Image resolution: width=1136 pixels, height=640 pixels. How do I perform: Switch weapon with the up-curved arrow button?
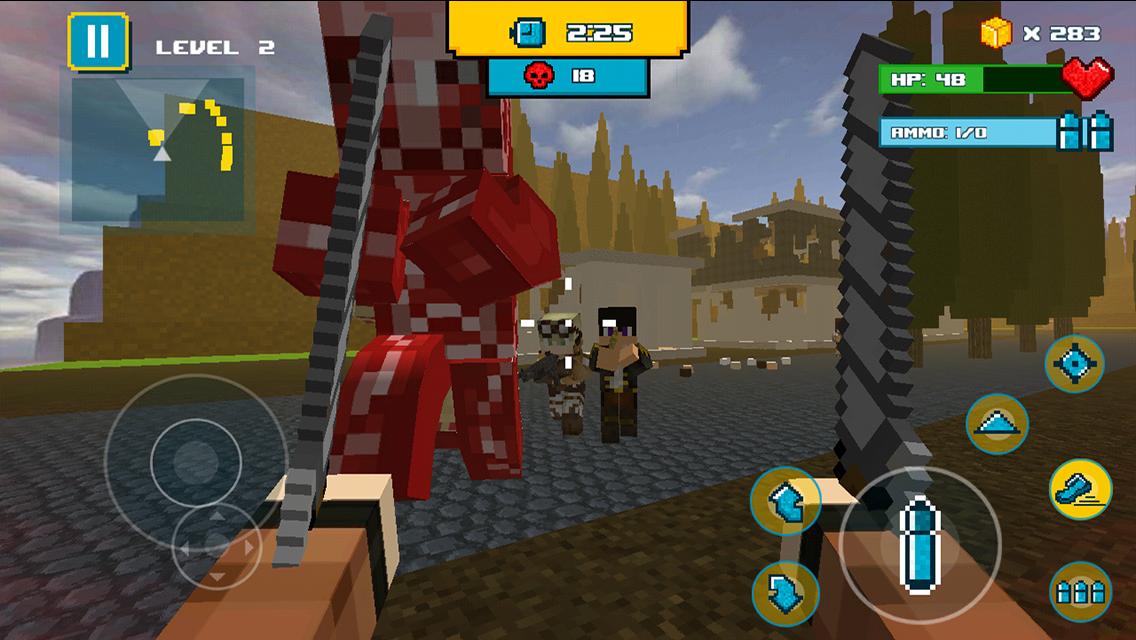coord(786,501)
